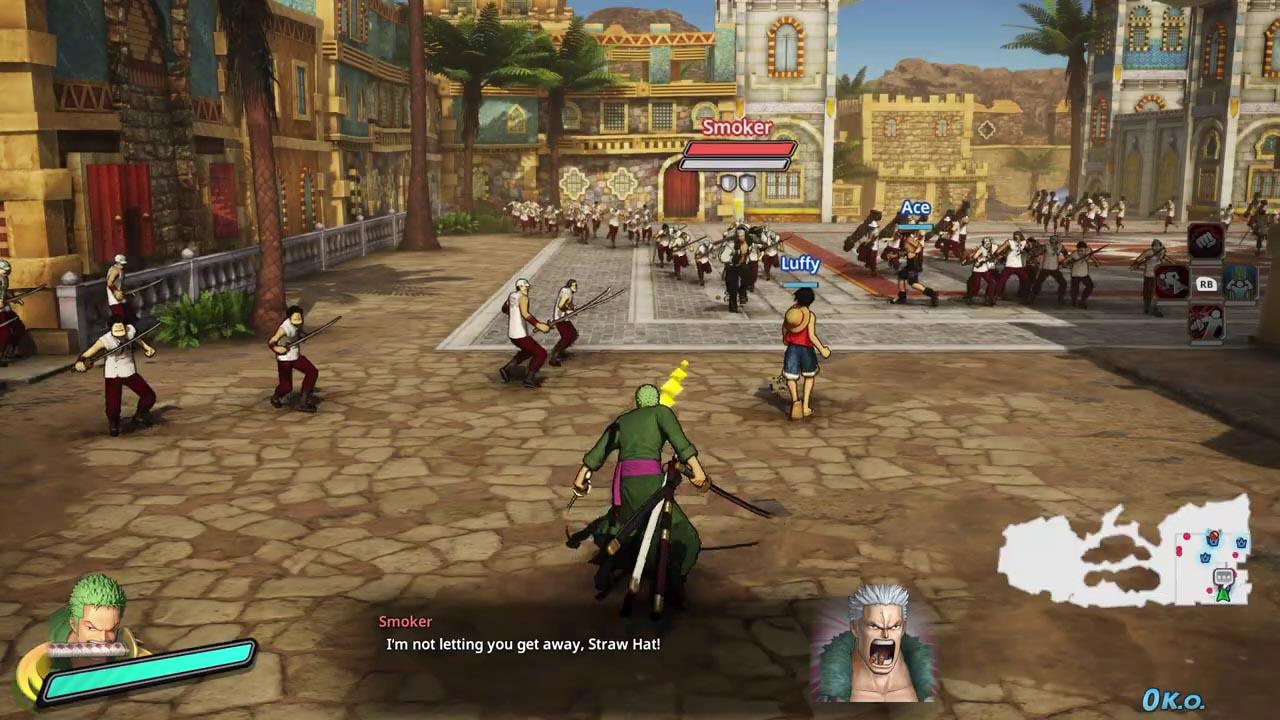Activate the RB skill prompt

coord(1207,284)
